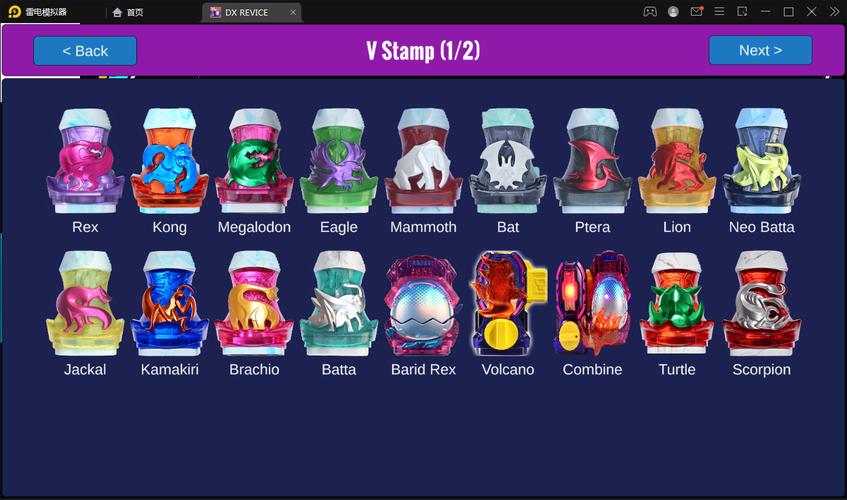The height and width of the screenshot is (500, 847).
Task: Select the Barid Rex stamp
Action: pos(423,304)
